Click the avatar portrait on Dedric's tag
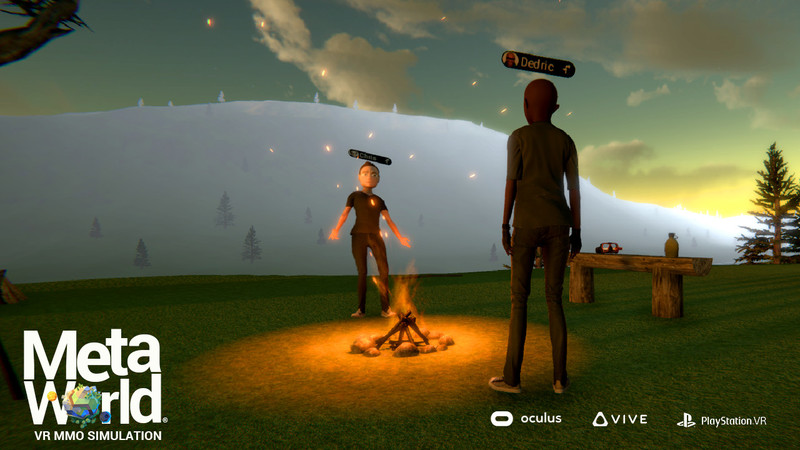 tap(510, 59)
